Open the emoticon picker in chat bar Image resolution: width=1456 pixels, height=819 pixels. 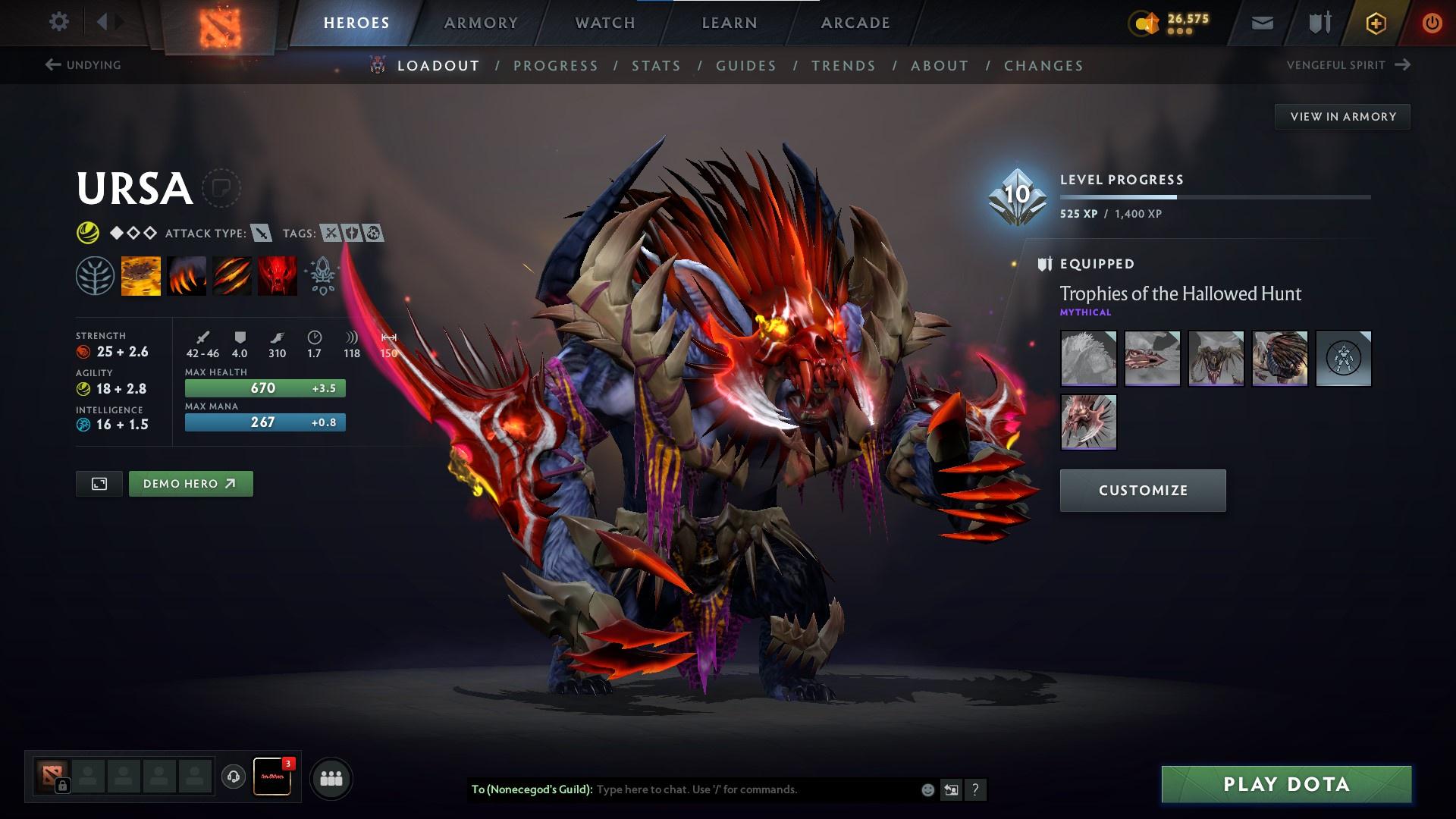pos(927,789)
